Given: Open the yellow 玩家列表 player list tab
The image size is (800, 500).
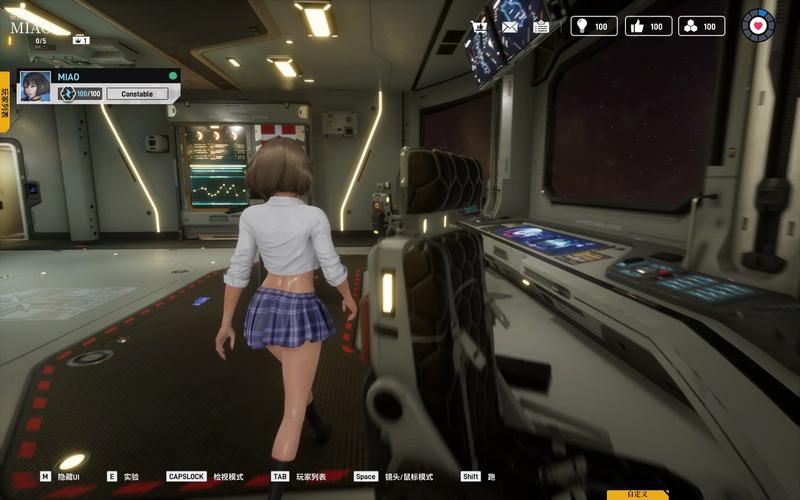Looking at the screenshot, I should 5,102.
